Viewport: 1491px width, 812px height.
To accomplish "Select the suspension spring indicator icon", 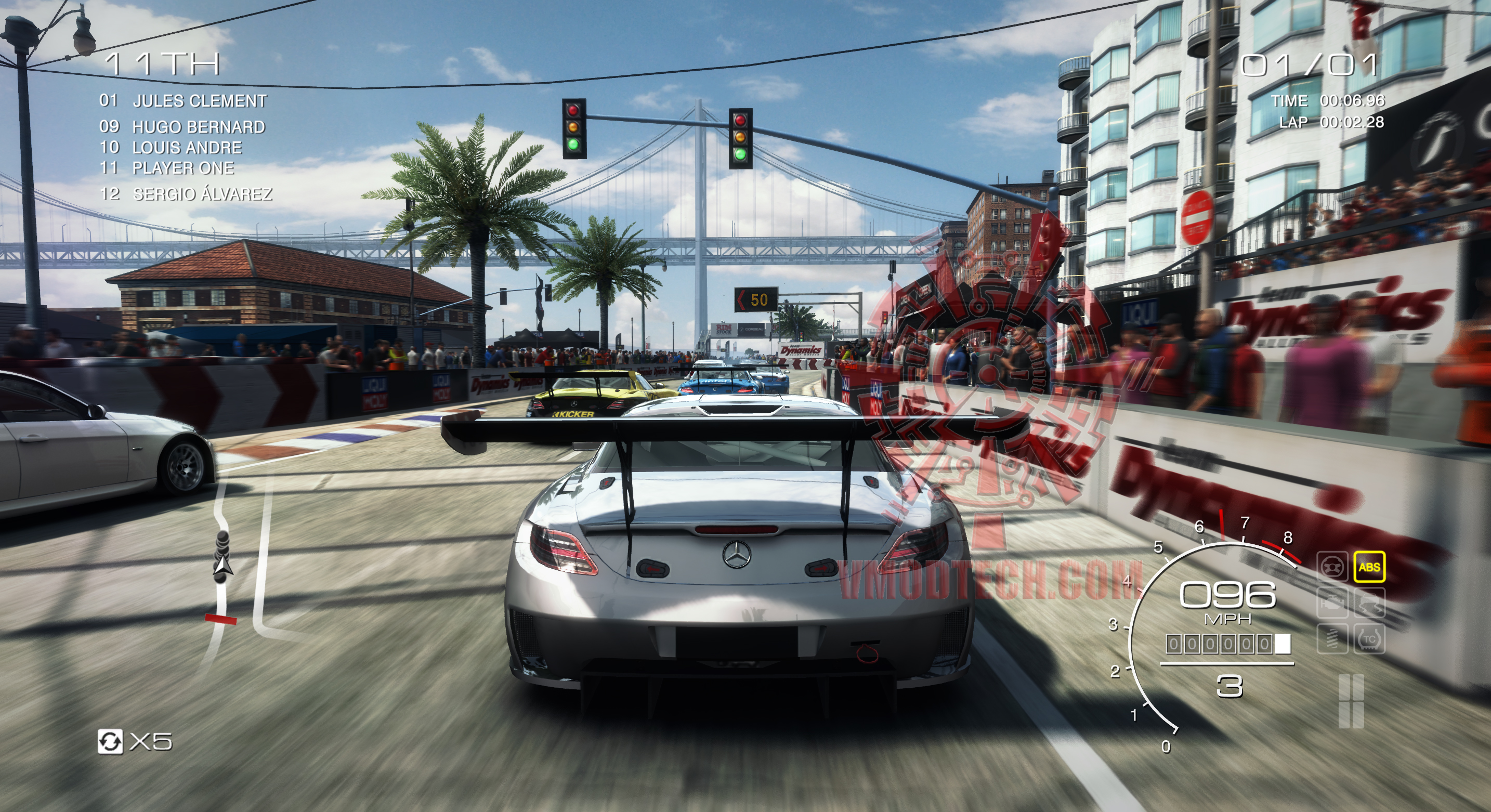I will tap(1333, 637).
